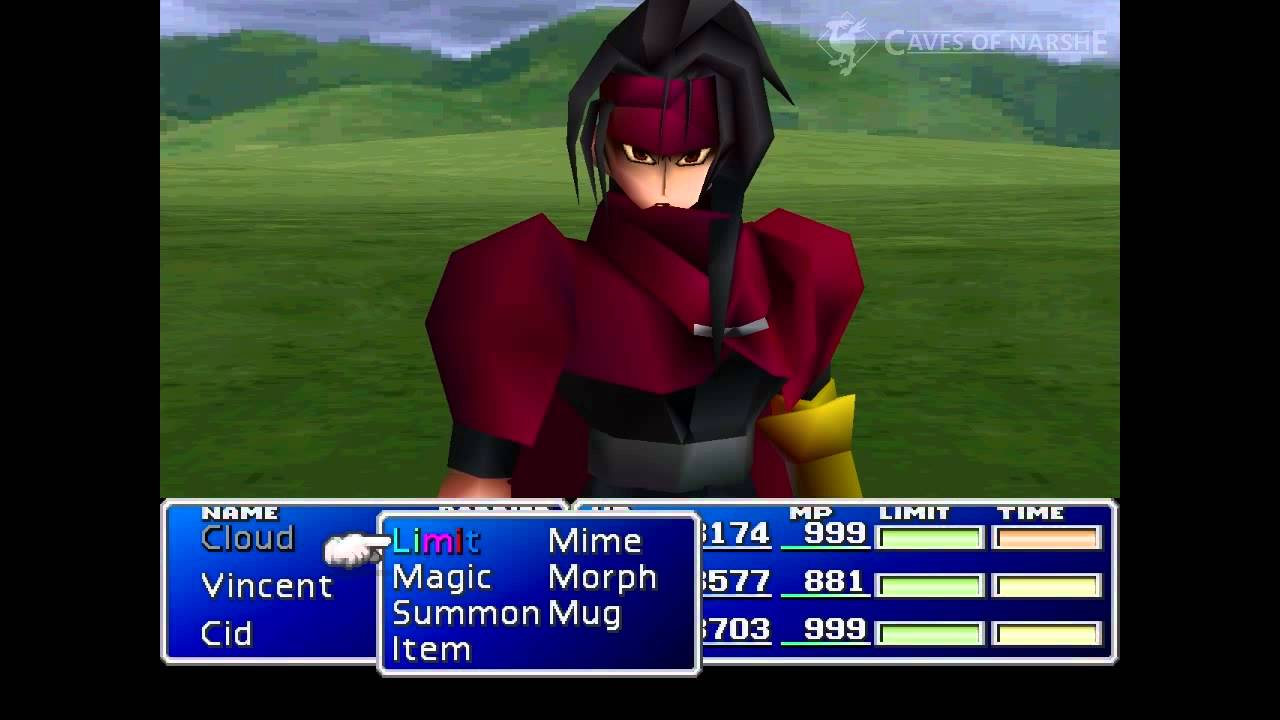Choose the Morph command
Viewport: 1280px width, 720px height.
coord(602,577)
